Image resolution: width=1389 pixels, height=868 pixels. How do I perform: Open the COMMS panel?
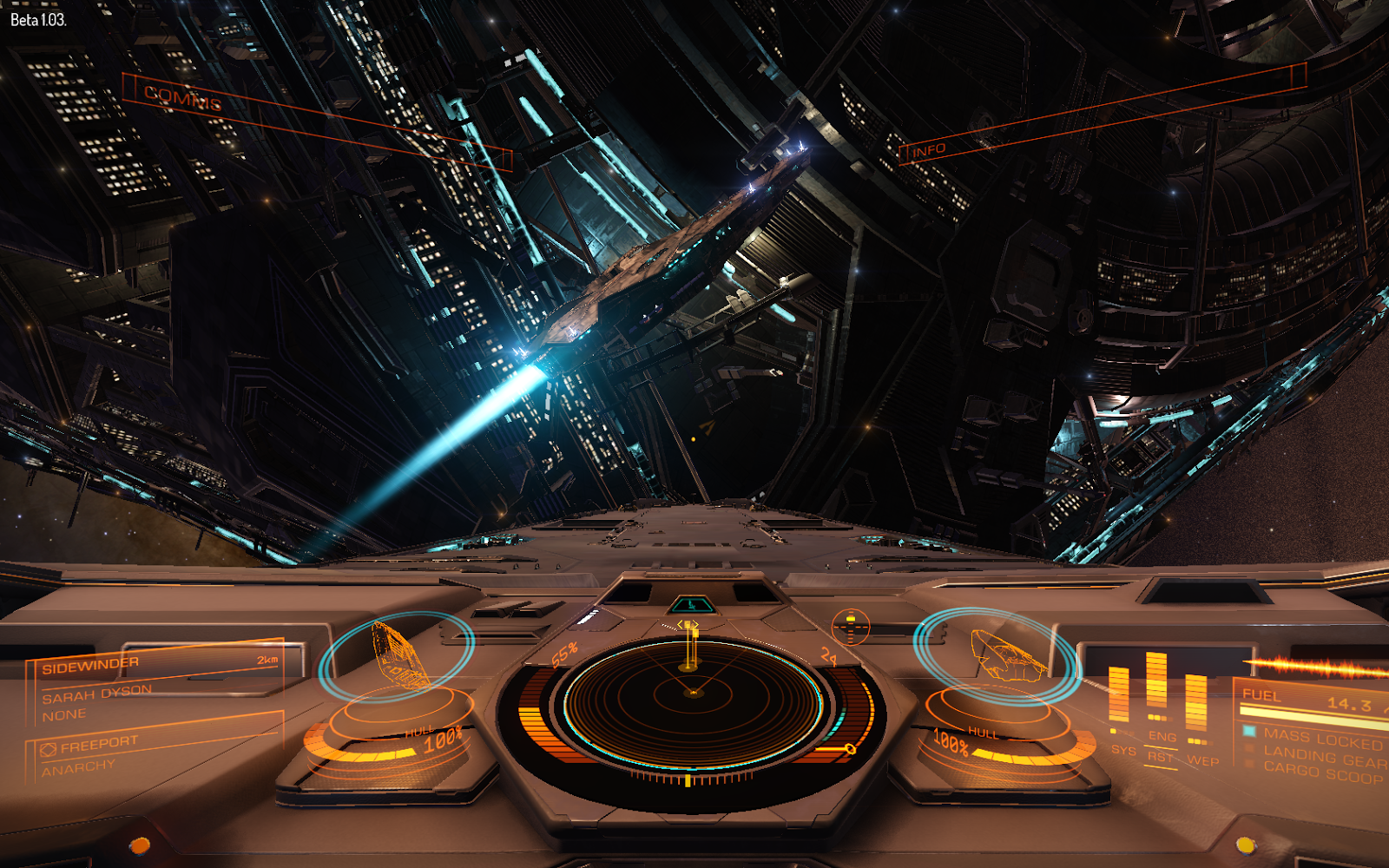[x=183, y=98]
